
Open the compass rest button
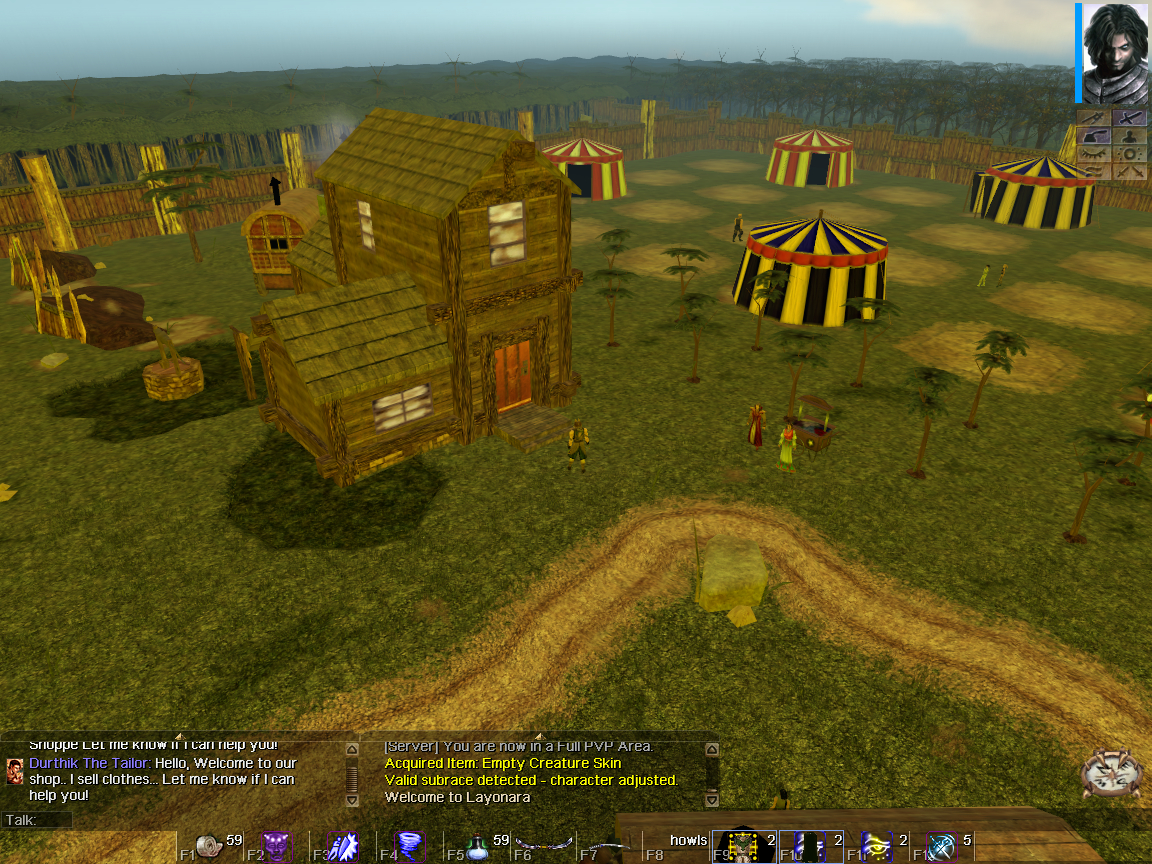[1112, 774]
